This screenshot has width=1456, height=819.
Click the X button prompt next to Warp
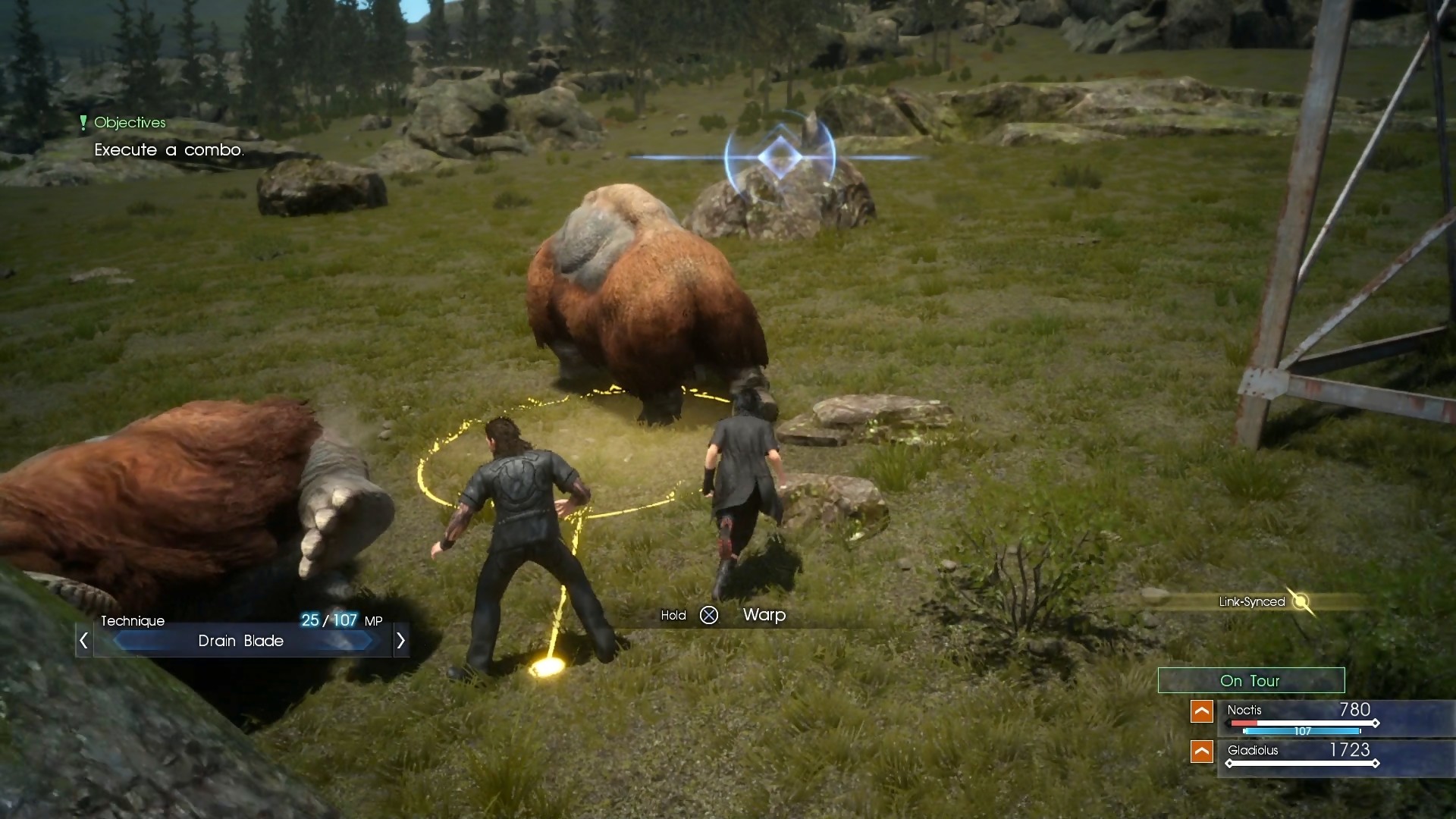point(710,616)
